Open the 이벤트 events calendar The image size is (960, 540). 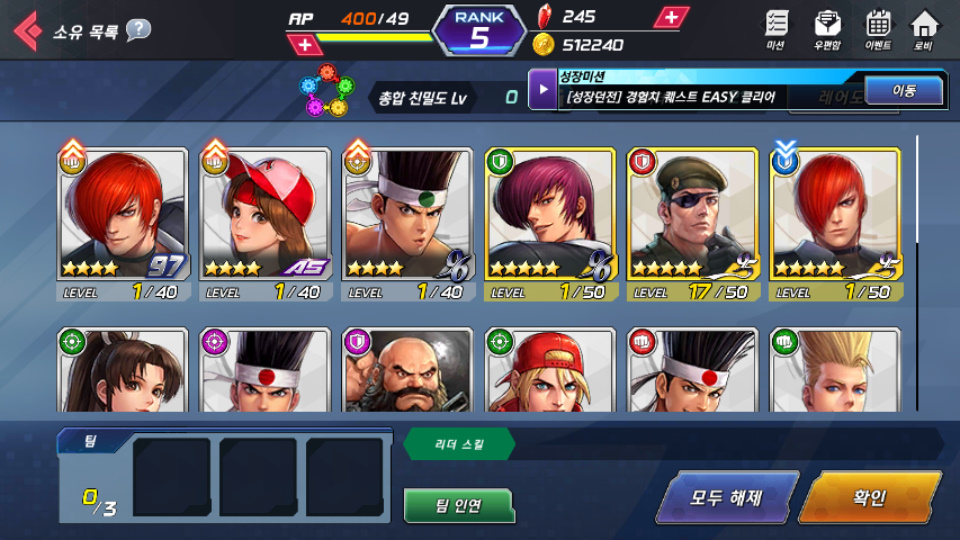pyautogui.click(x=878, y=29)
